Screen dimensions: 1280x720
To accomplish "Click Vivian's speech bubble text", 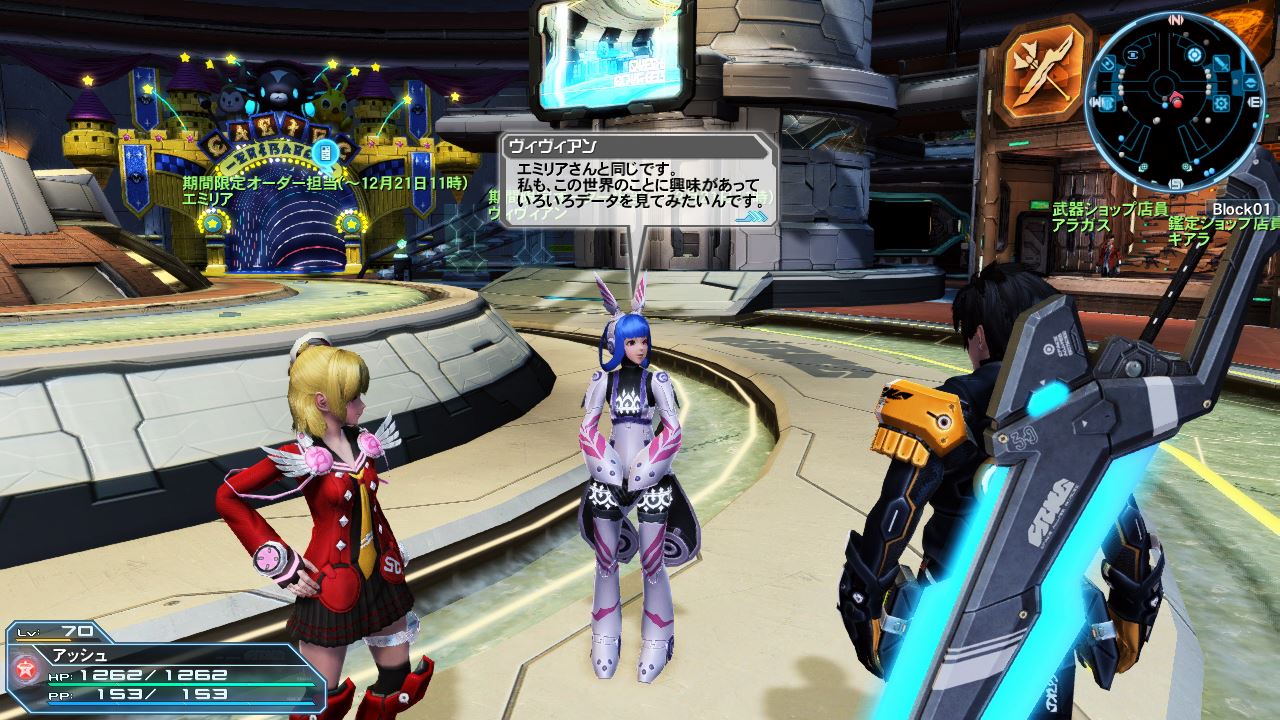I will pyautogui.click(x=637, y=186).
